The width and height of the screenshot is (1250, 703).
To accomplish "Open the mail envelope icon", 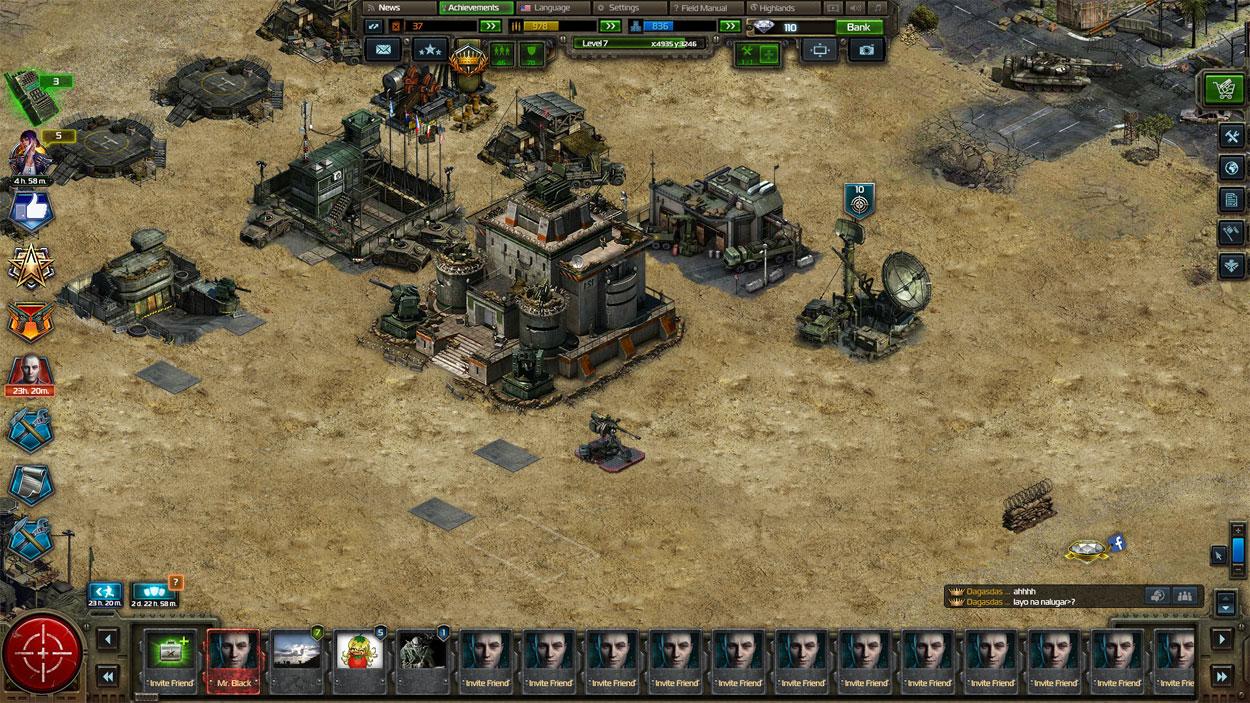I will 381,49.
